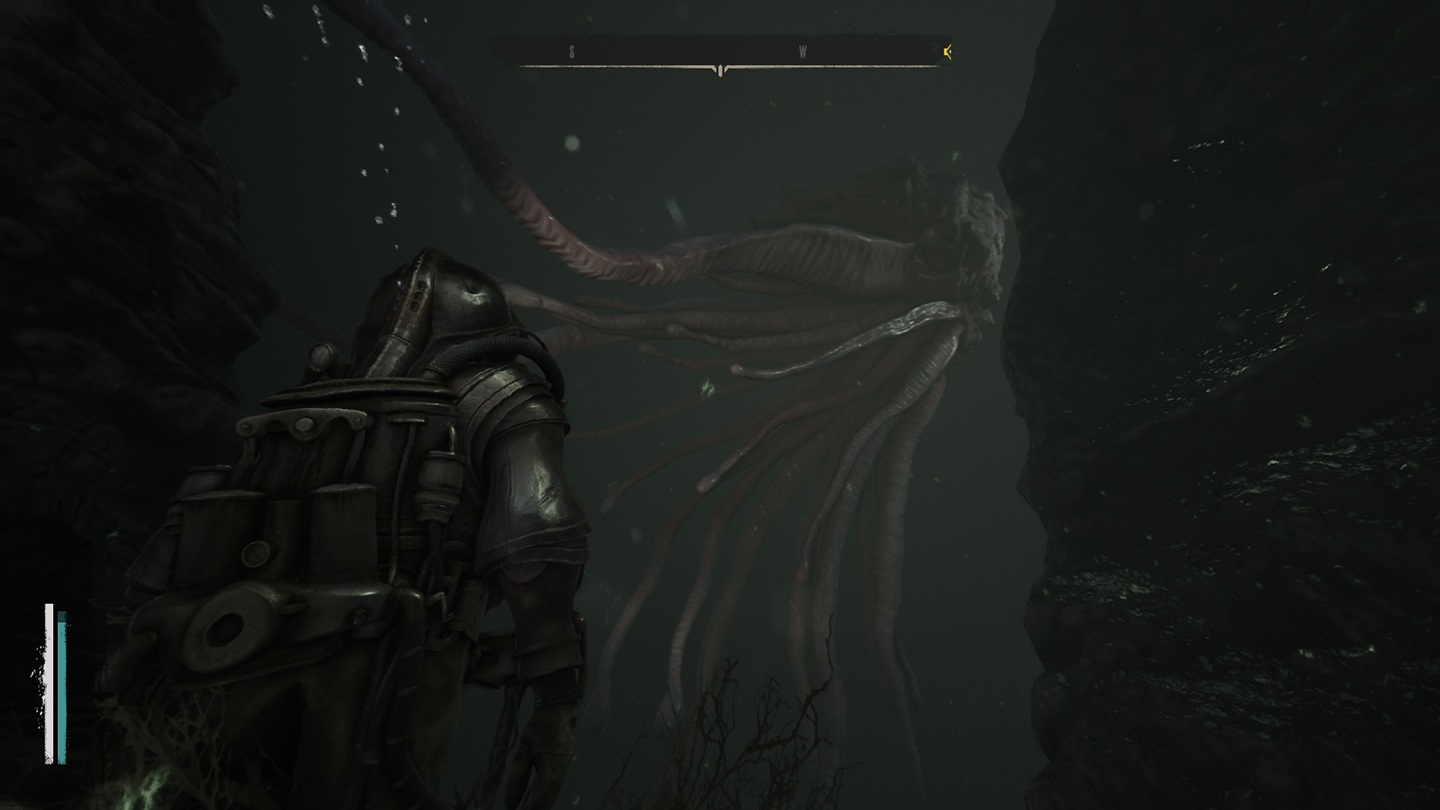
Task: Click the yellow objective marker on the compass
Action: [x=946, y=52]
